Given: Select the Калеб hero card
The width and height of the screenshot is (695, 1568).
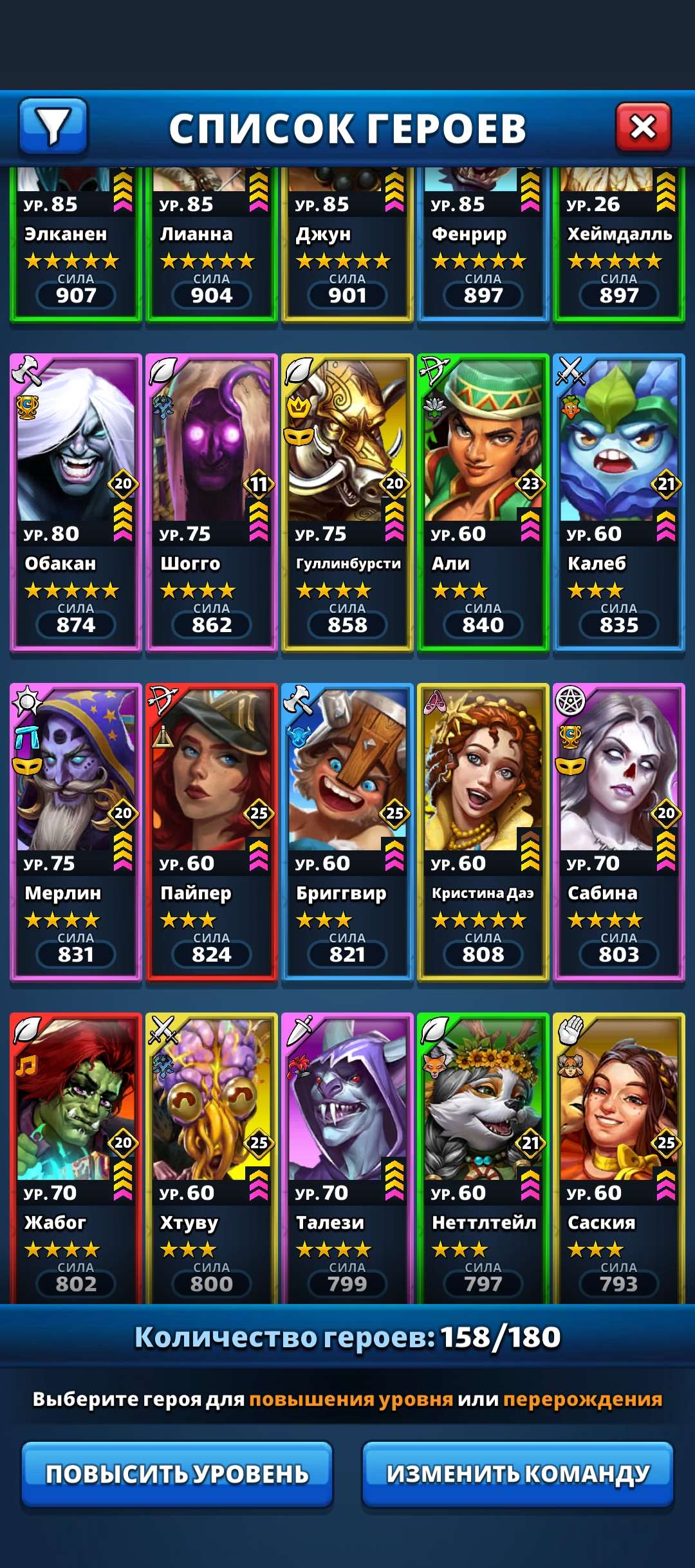Looking at the screenshot, I should pyautogui.click(x=619, y=502).
